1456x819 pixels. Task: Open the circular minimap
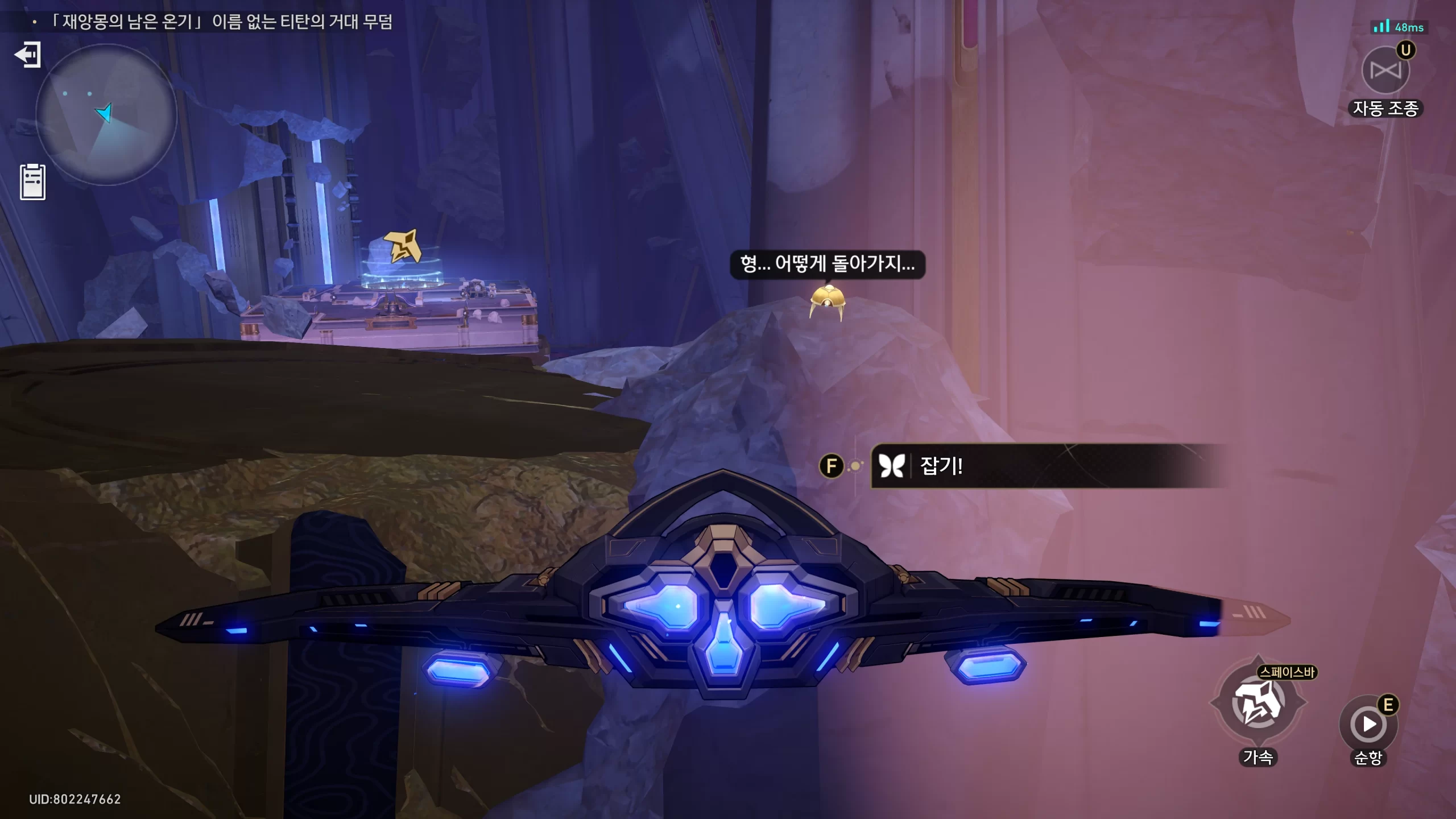pos(106,114)
